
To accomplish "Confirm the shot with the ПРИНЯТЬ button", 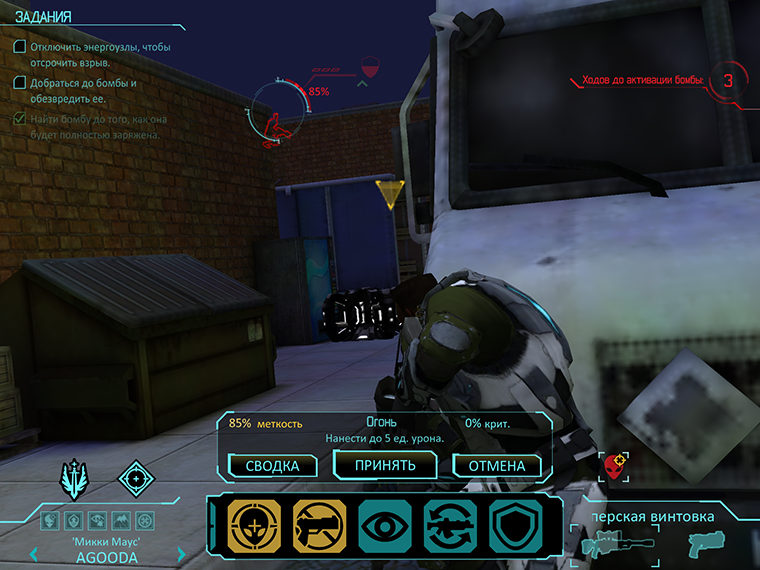I will point(386,465).
